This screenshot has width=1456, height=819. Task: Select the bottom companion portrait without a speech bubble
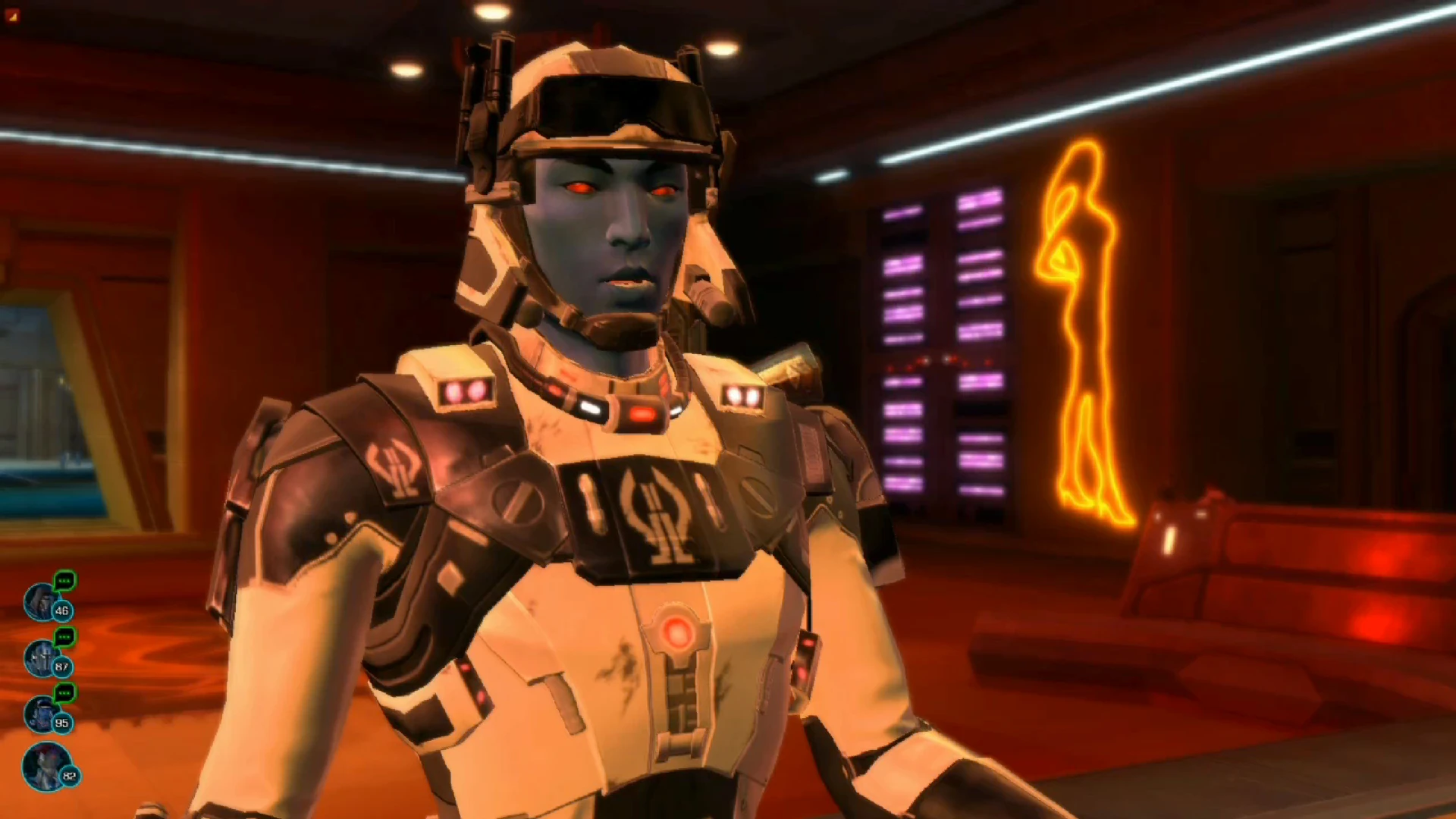[43, 766]
